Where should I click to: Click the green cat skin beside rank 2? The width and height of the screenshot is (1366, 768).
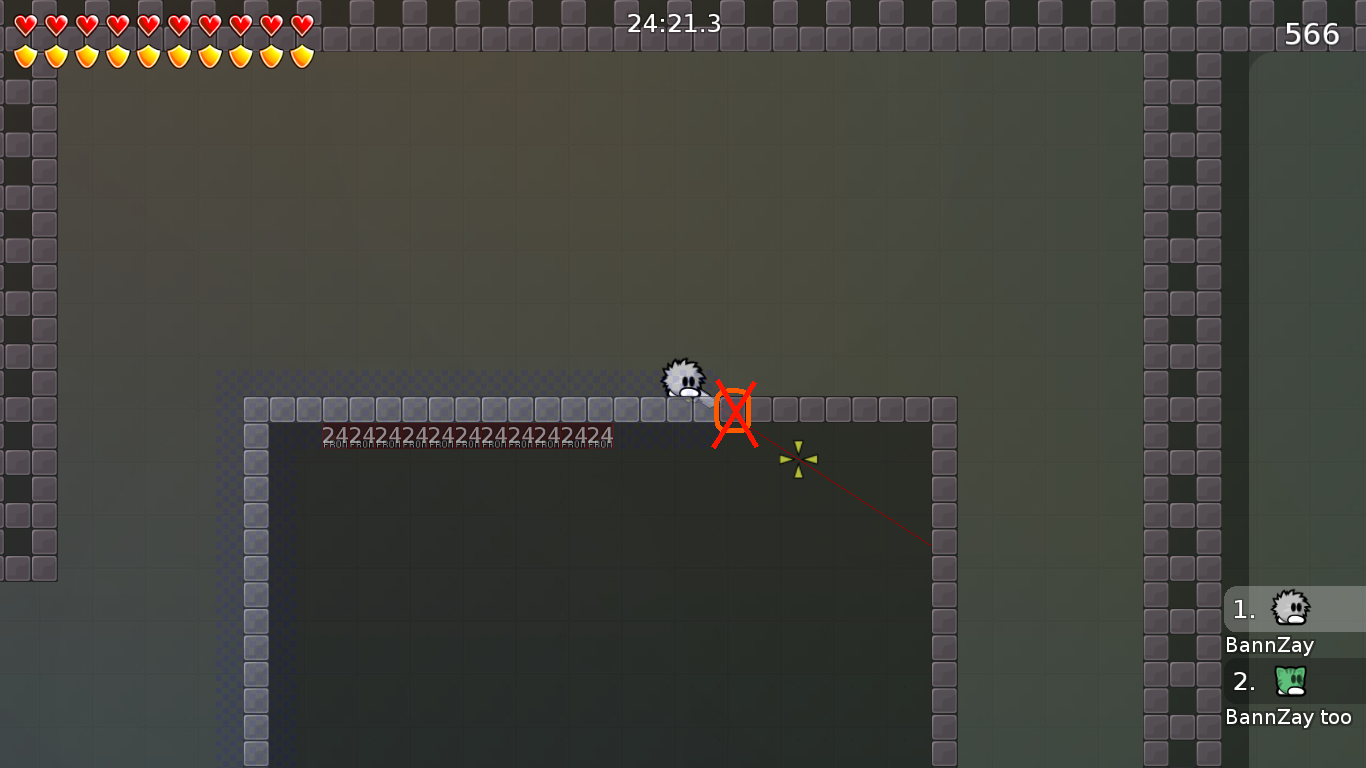point(1292,682)
